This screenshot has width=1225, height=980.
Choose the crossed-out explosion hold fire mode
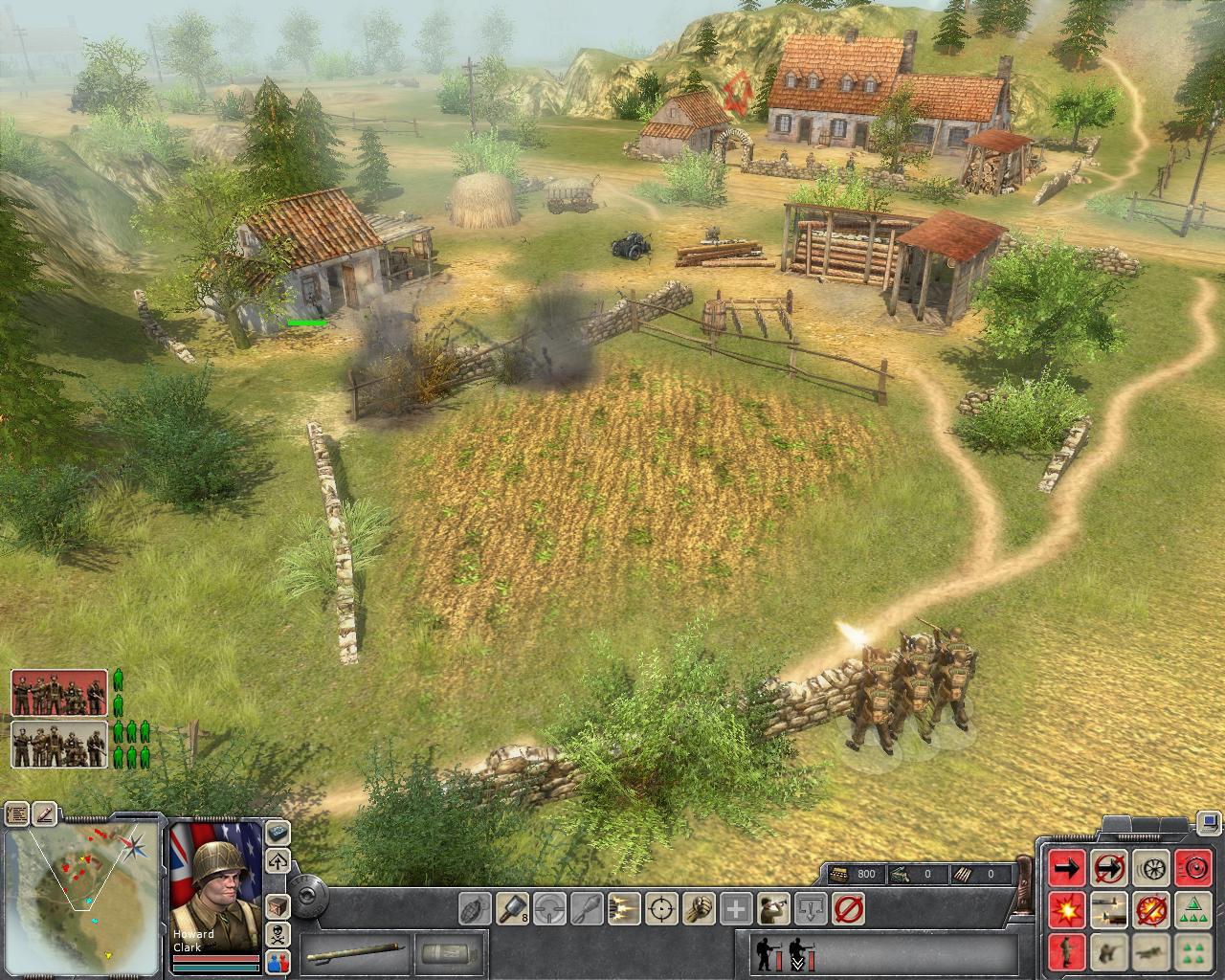(x=1150, y=909)
